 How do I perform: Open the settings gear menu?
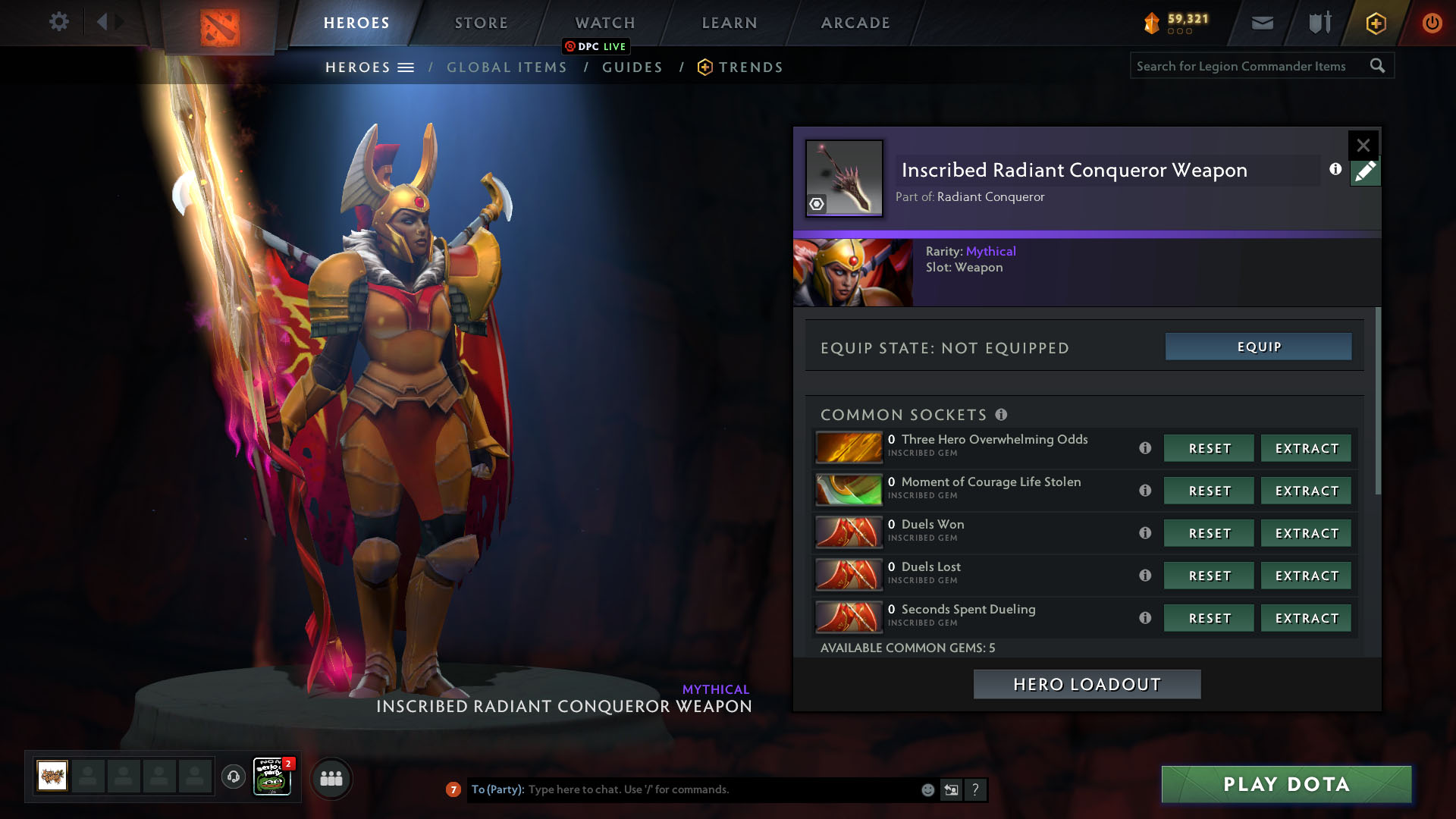tap(58, 22)
